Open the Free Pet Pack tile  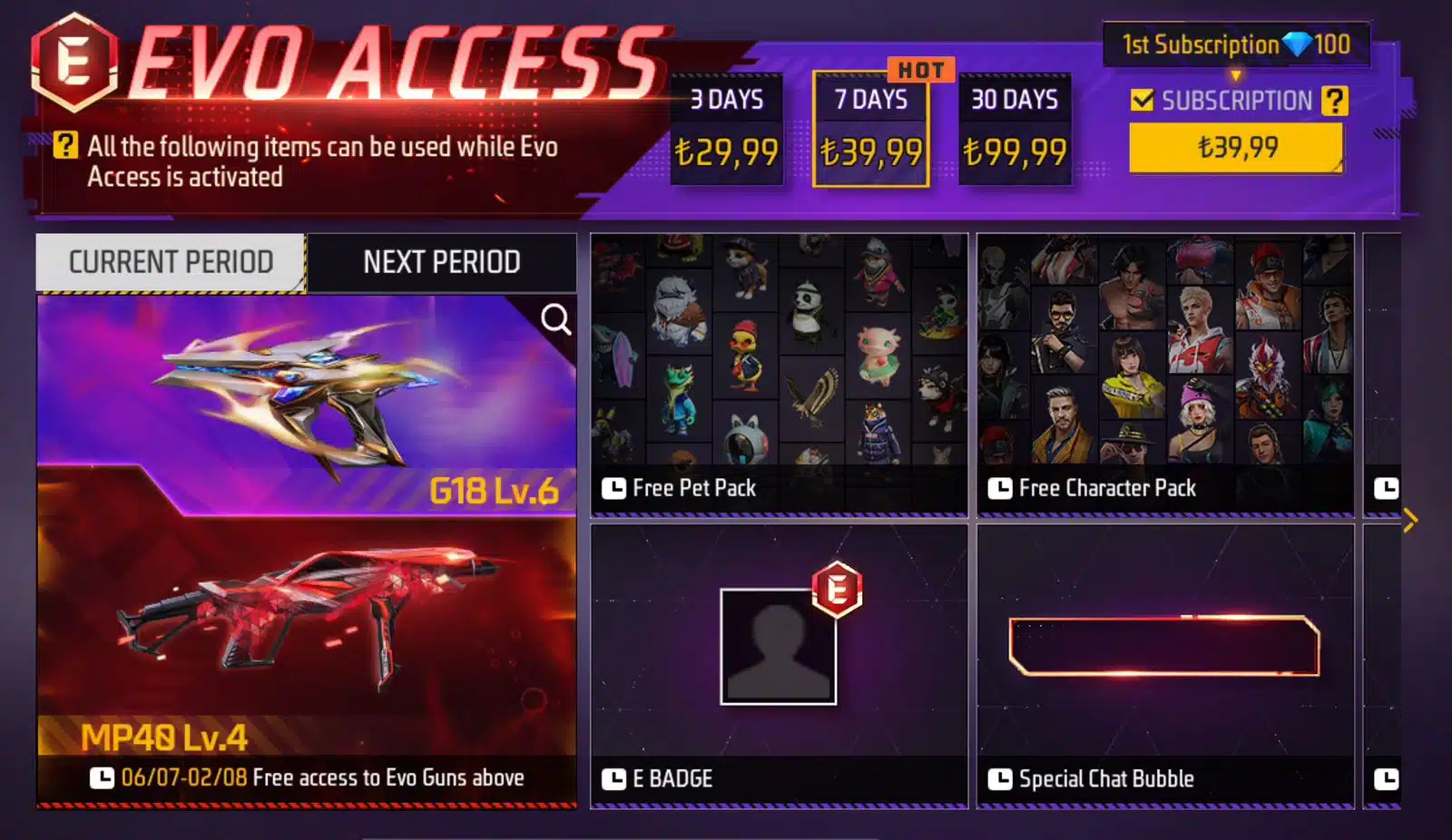779,375
